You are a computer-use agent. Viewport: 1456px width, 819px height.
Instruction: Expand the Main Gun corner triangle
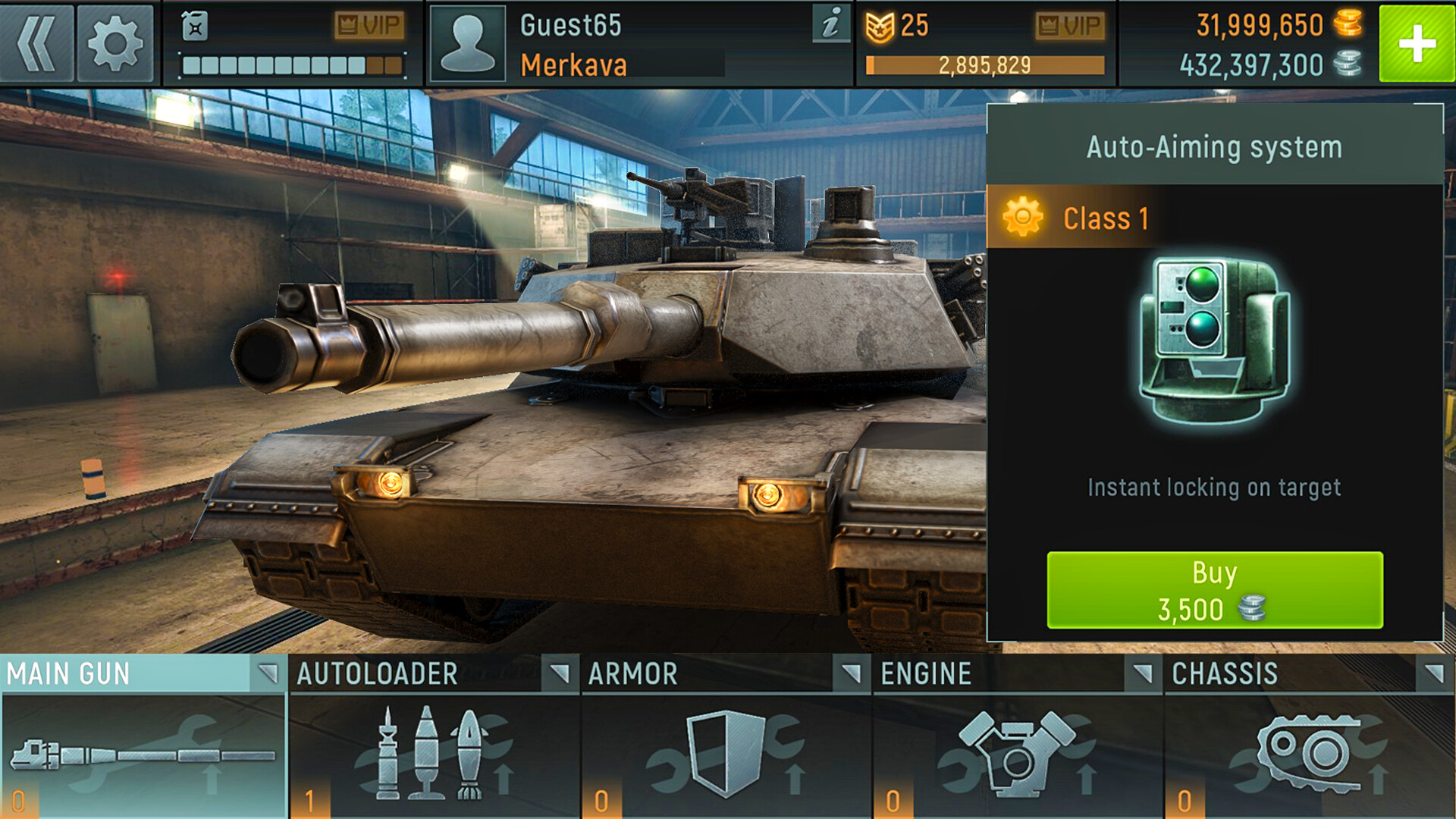click(x=269, y=673)
